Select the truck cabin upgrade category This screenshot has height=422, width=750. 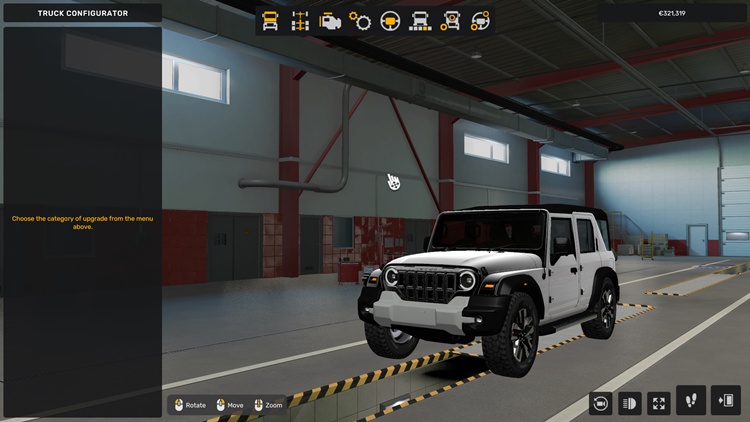(x=270, y=20)
